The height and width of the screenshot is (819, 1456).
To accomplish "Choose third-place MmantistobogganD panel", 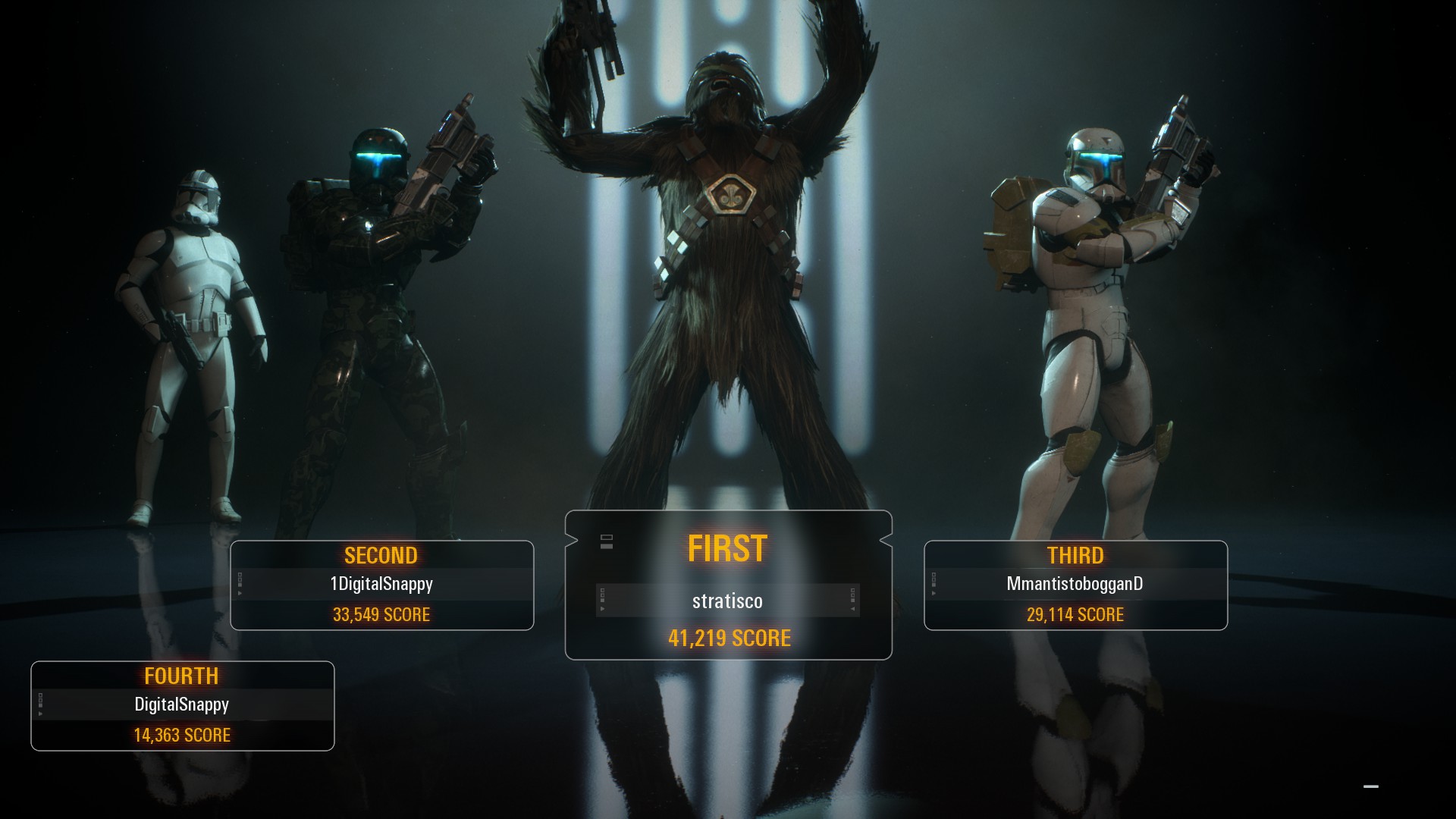I will pos(1075,585).
